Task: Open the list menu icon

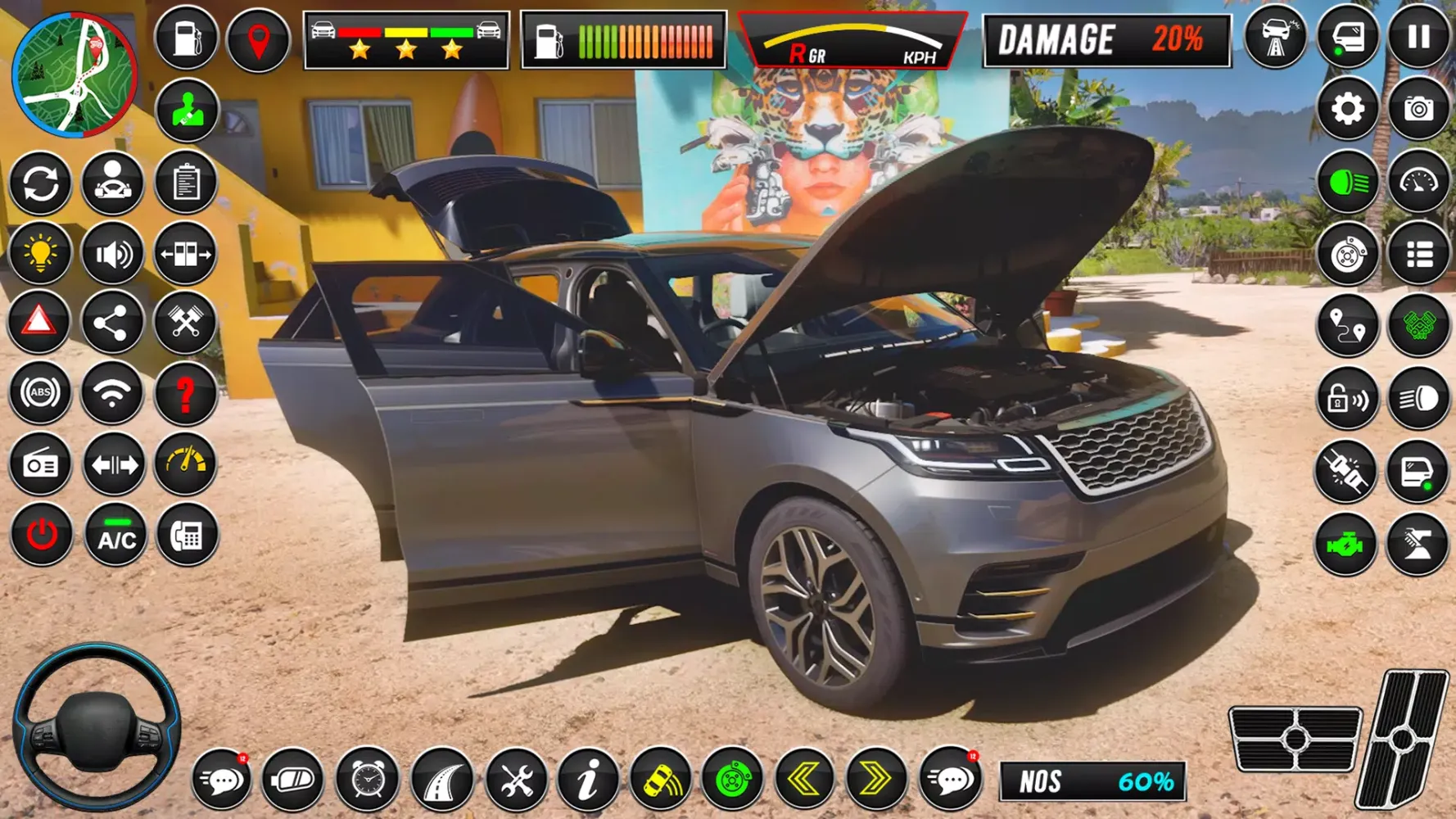Action: pyautogui.click(x=1419, y=251)
